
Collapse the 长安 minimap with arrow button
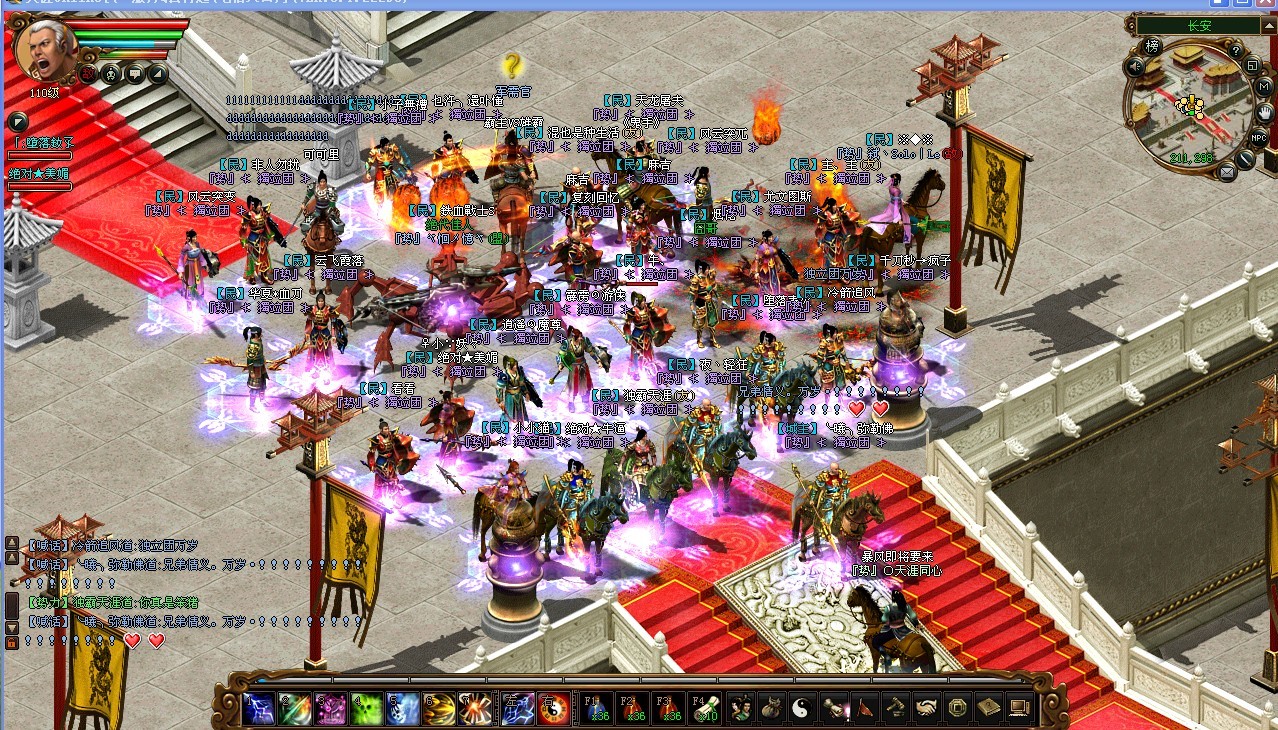pos(1269,24)
